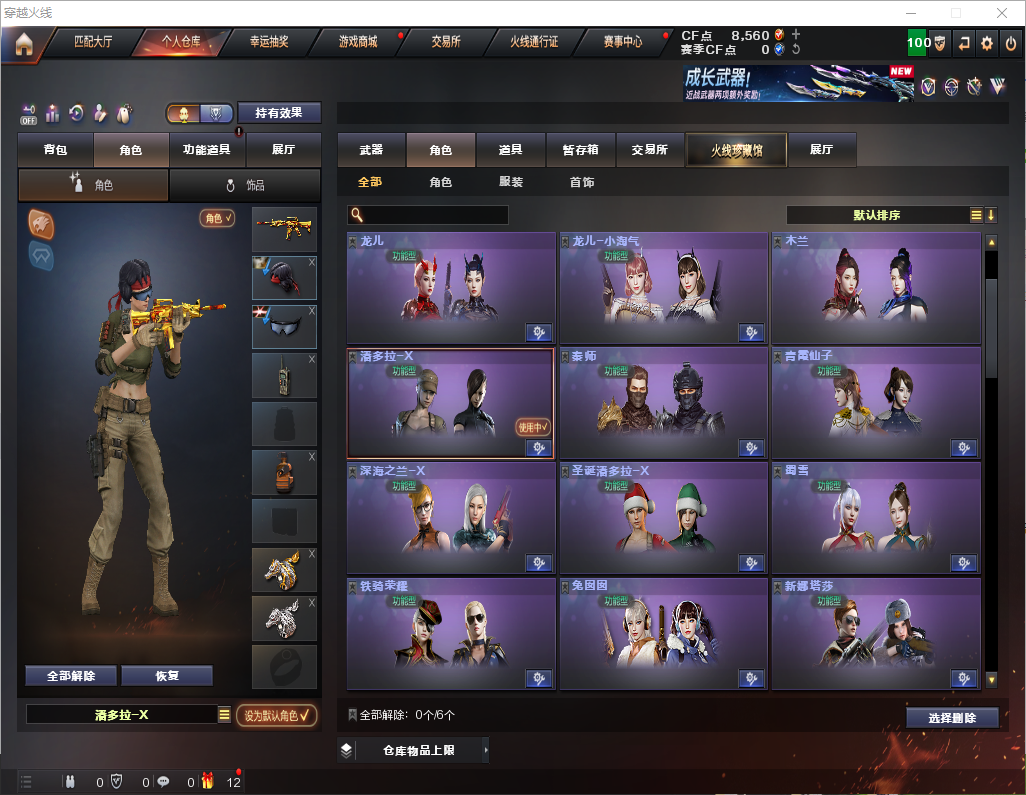Open the 持有效果 owned effects panel
Screen dimensions: 1026x795
[x=279, y=113]
